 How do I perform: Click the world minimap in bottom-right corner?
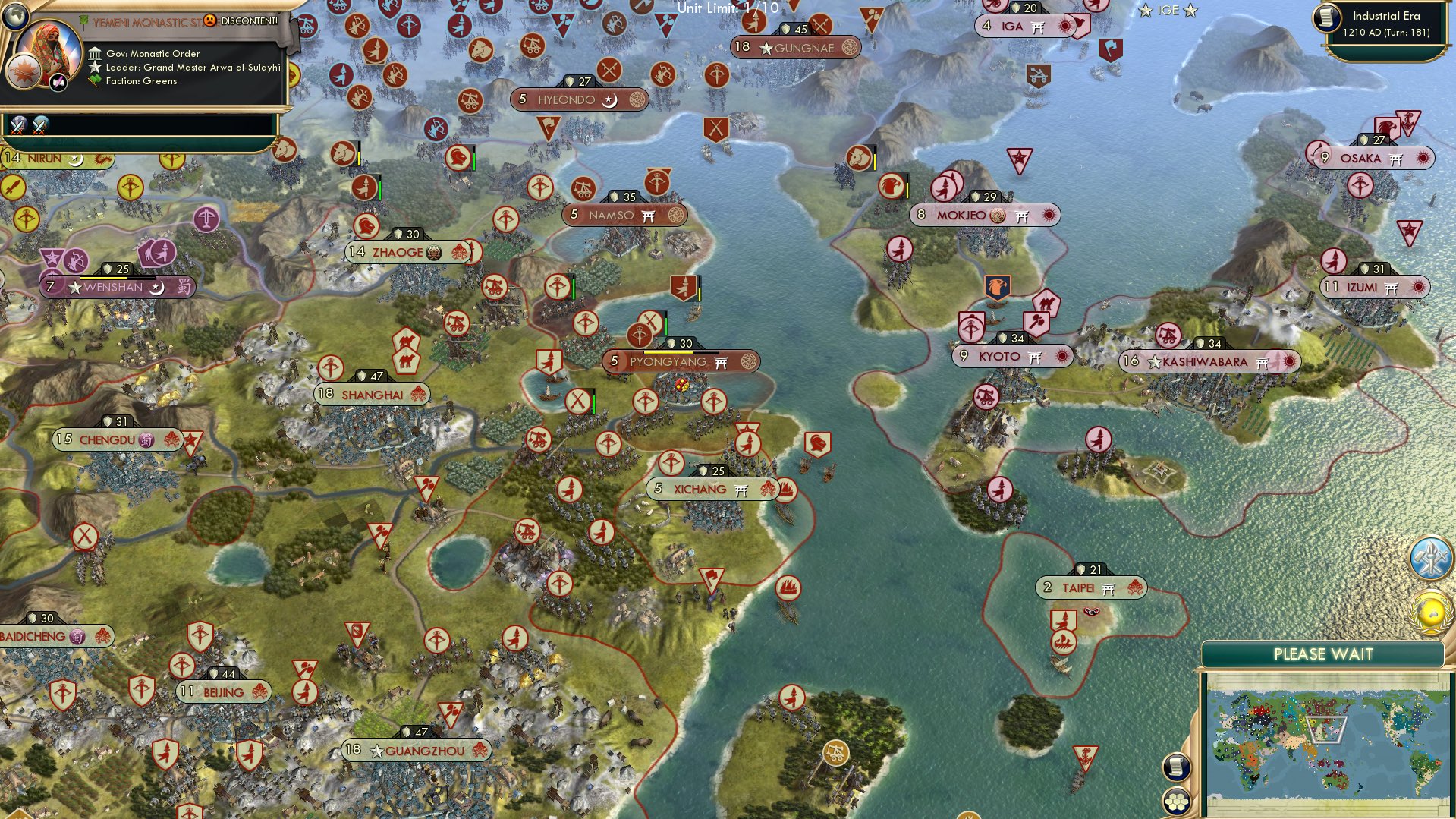coord(1328,740)
